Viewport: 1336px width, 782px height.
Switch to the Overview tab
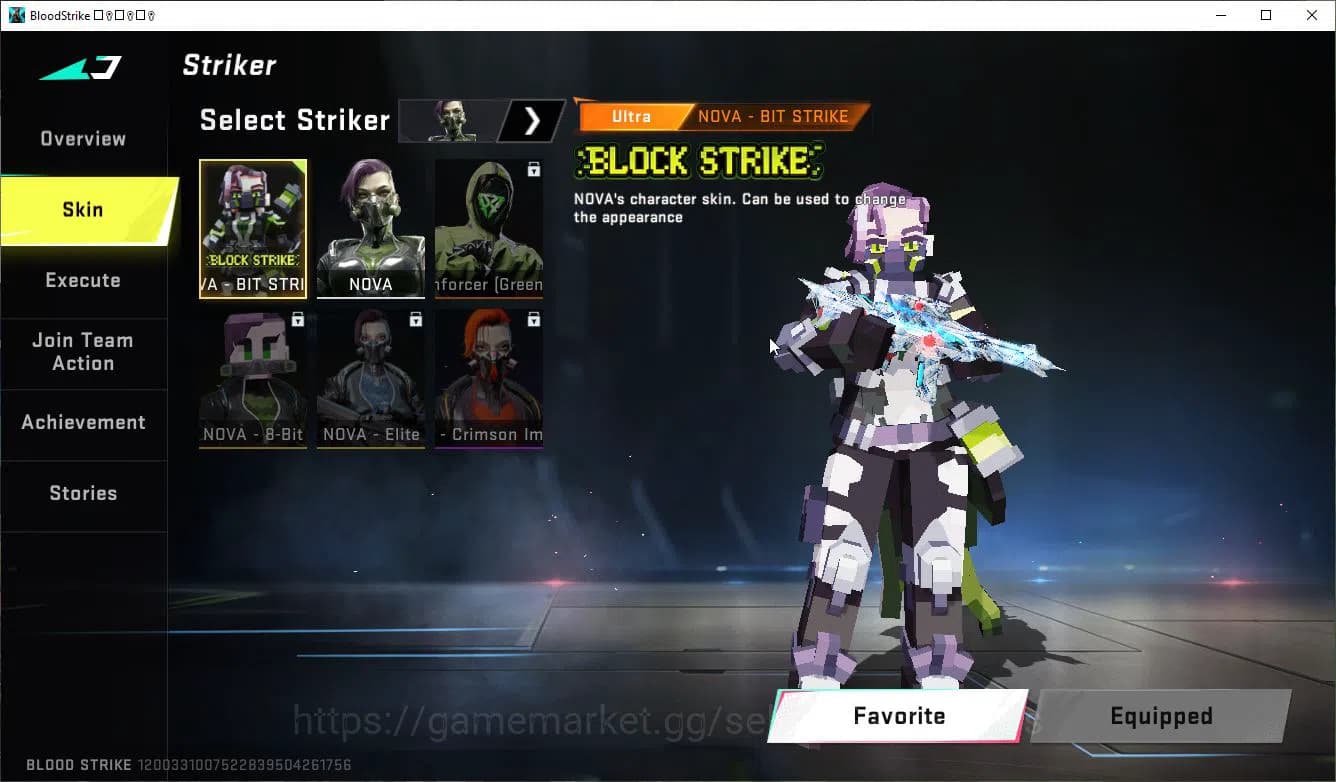click(82, 138)
